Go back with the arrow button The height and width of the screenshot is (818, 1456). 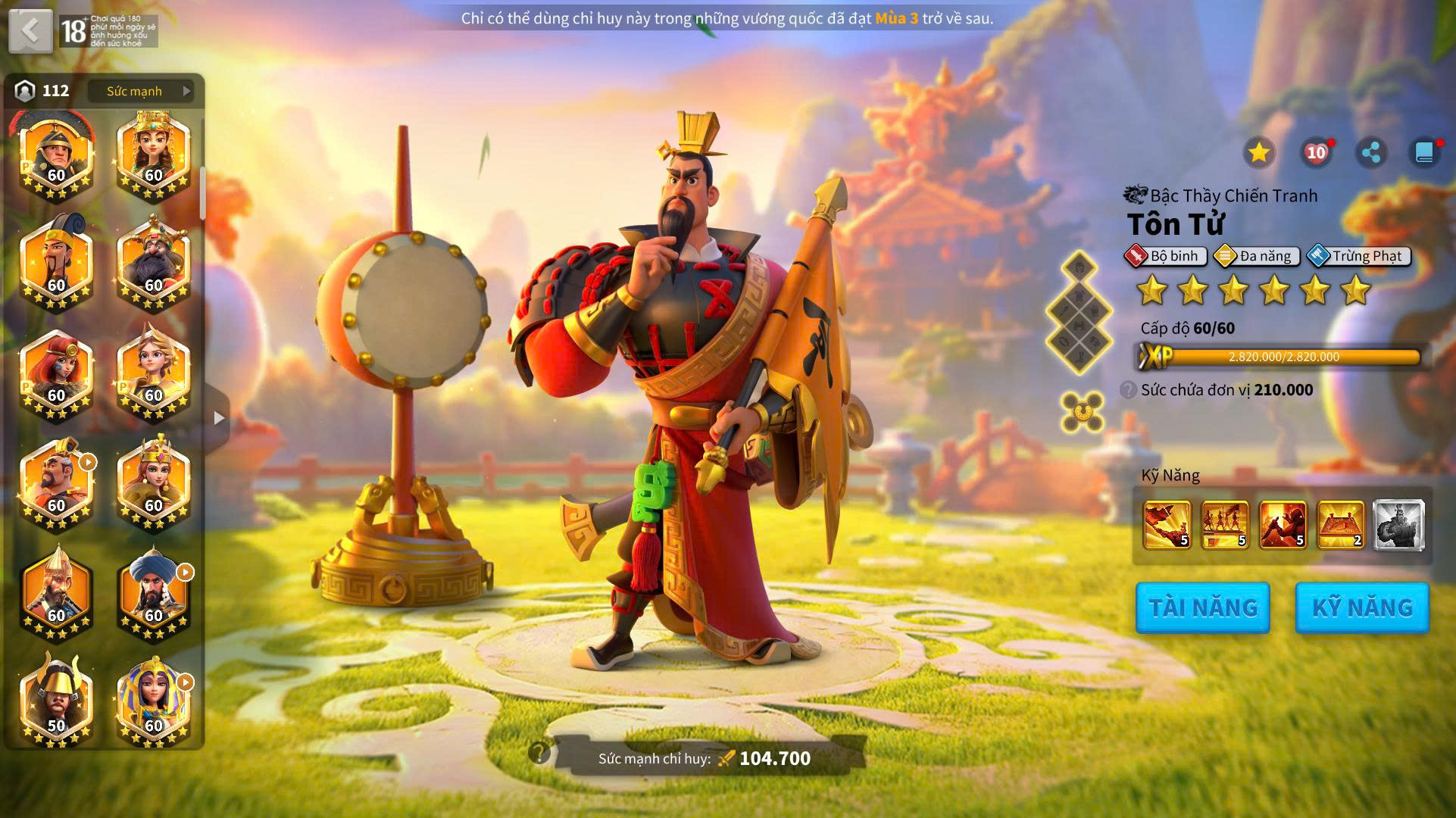[30, 31]
